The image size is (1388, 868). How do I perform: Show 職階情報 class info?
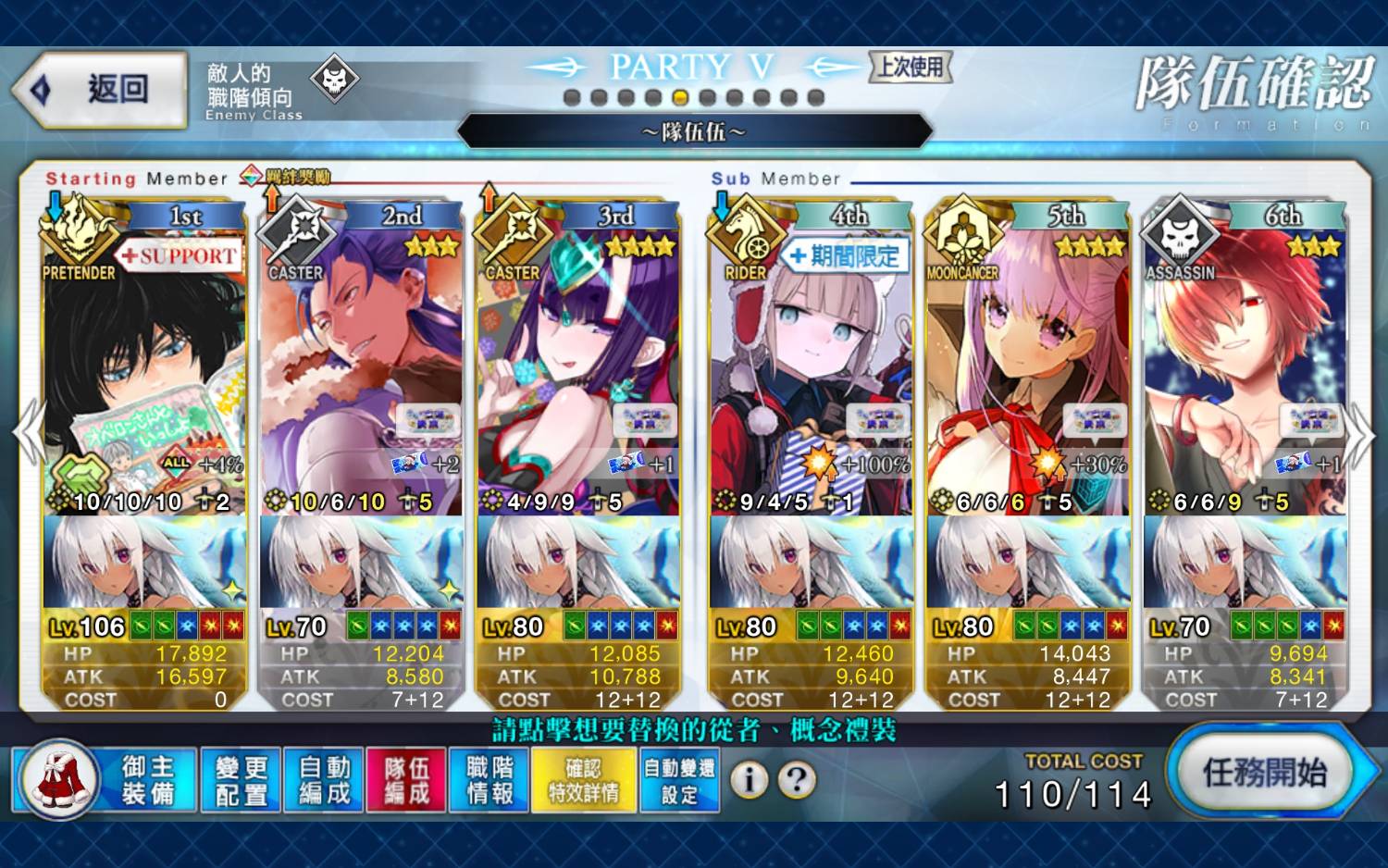pyautogui.click(x=490, y=780)
